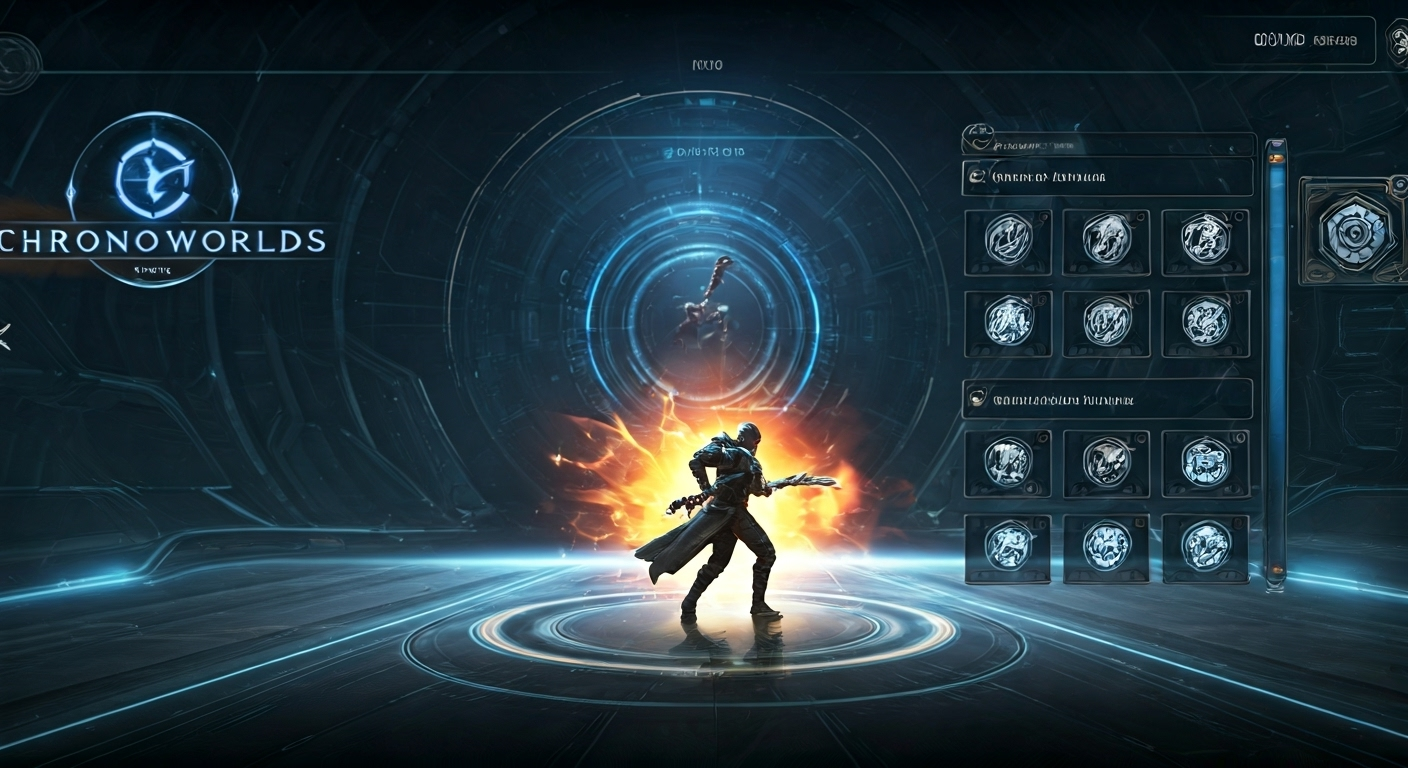1408x768 pixels.
Task: Select the wolf-head rune in the top row
Action: pos(1105,244)
